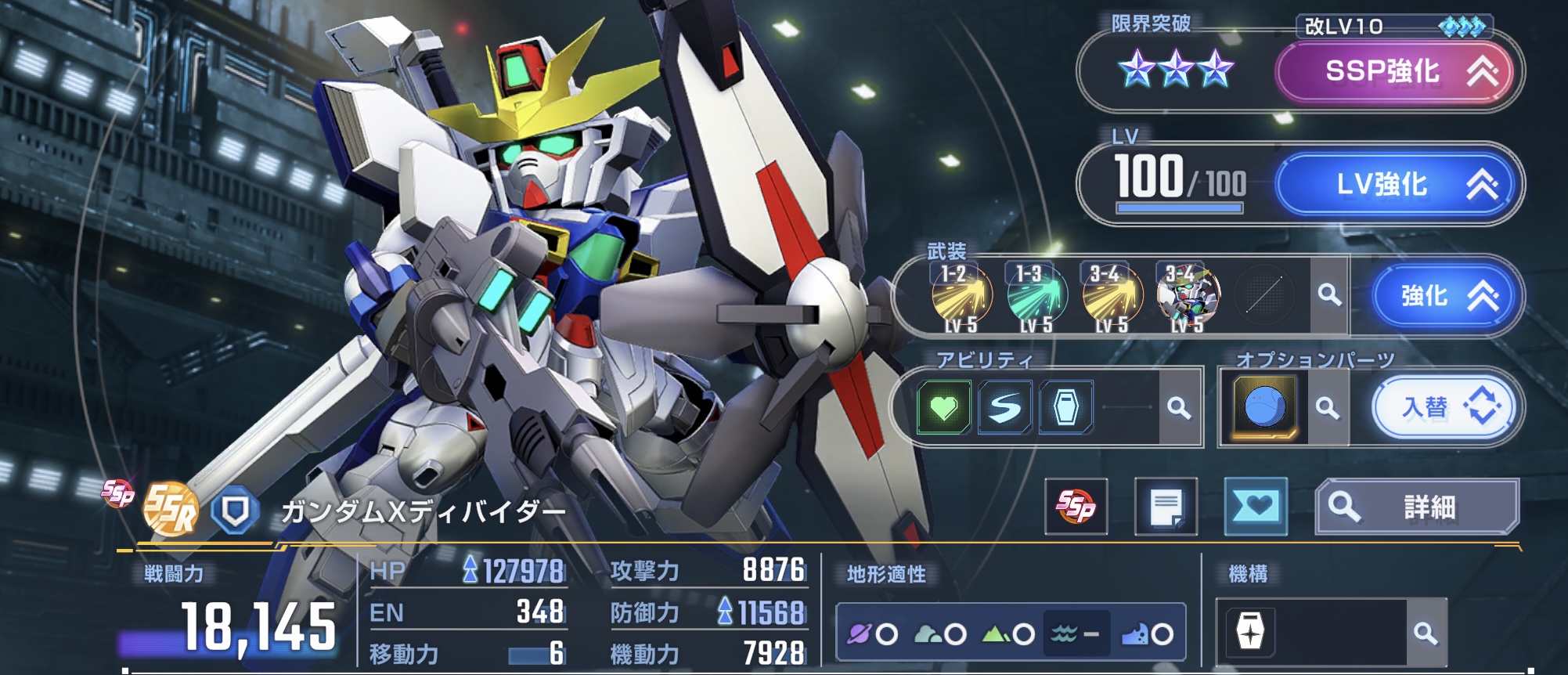Open the 詳細 details view
This screenshot has height=675, width=1568.
click(1417, 507)
